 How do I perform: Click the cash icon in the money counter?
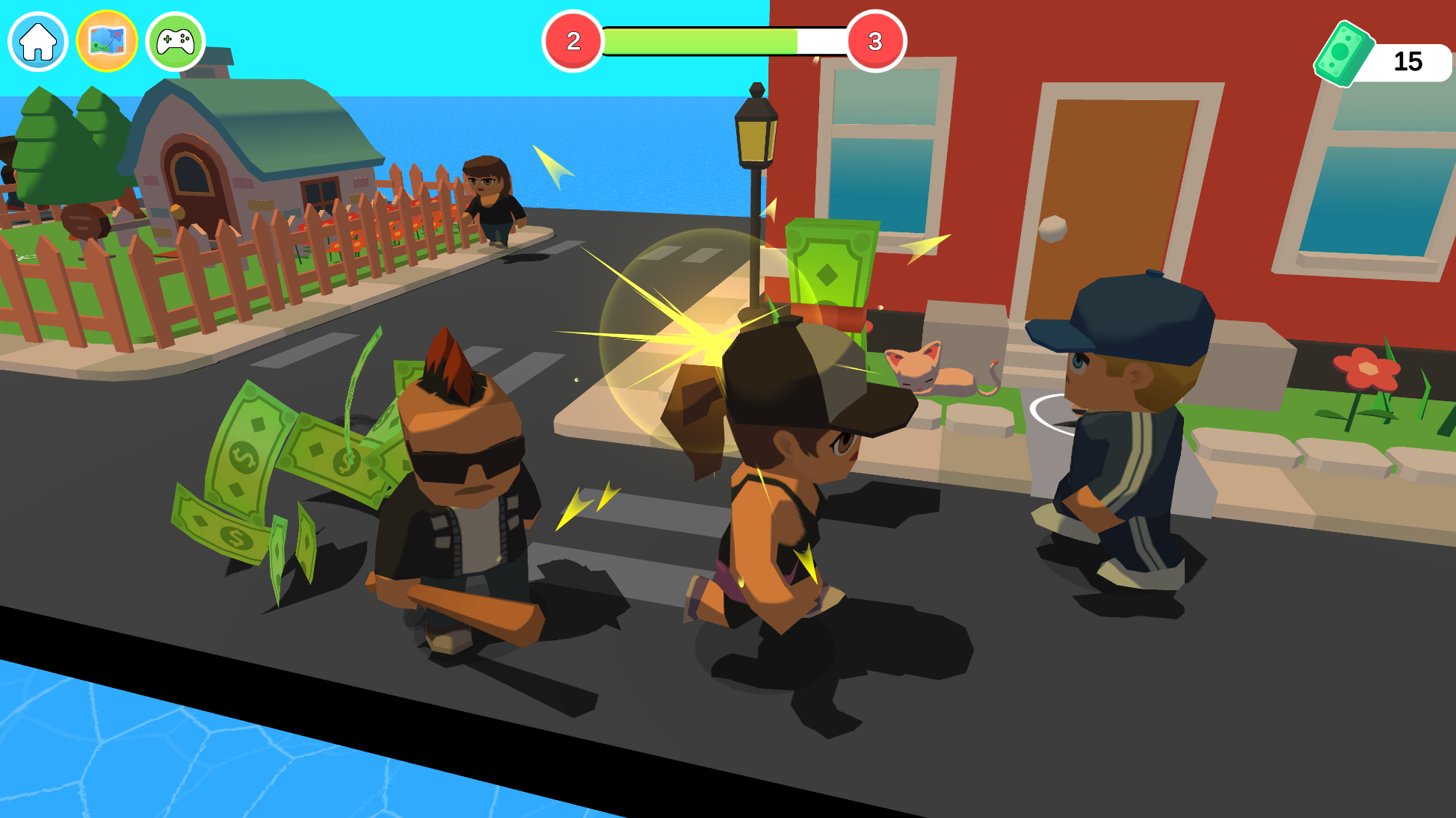click(x=1345, y=49)
